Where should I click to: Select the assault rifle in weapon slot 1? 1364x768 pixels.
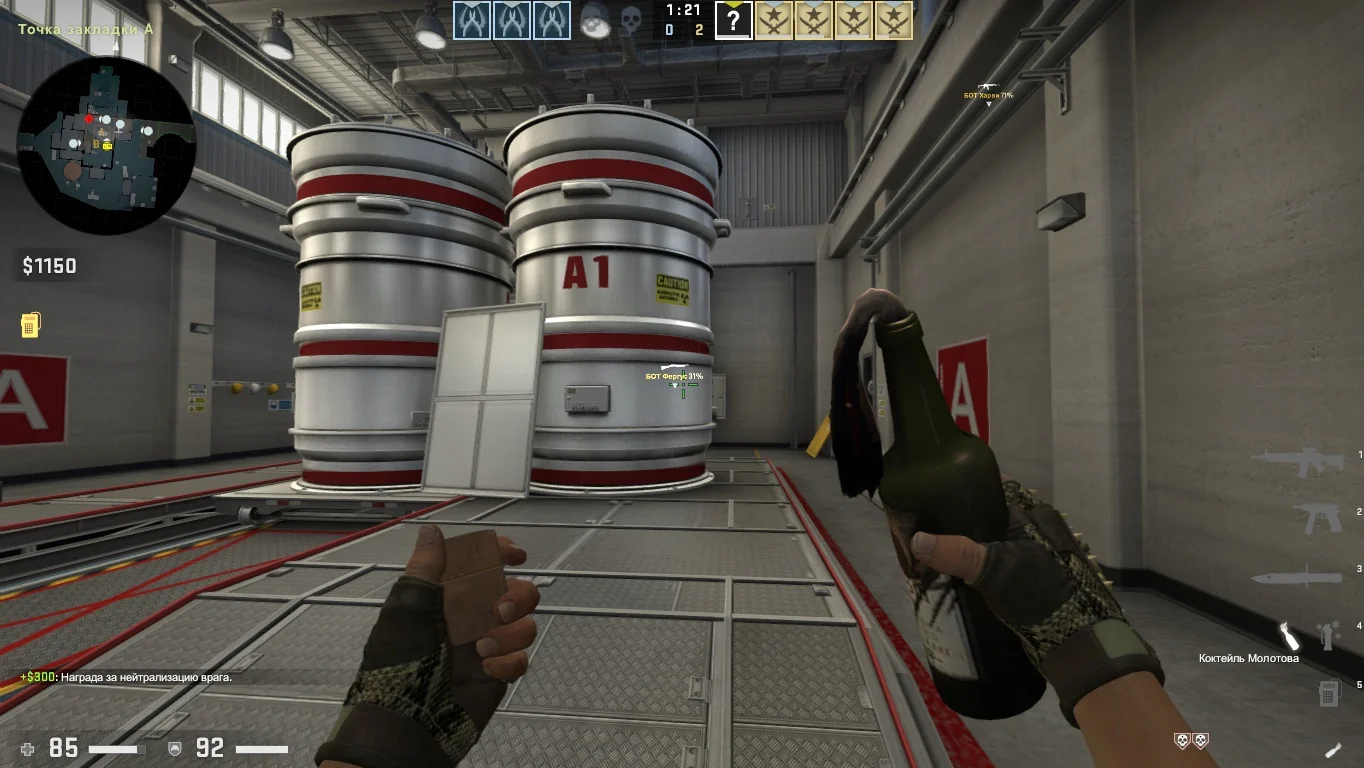point(1296,461)
